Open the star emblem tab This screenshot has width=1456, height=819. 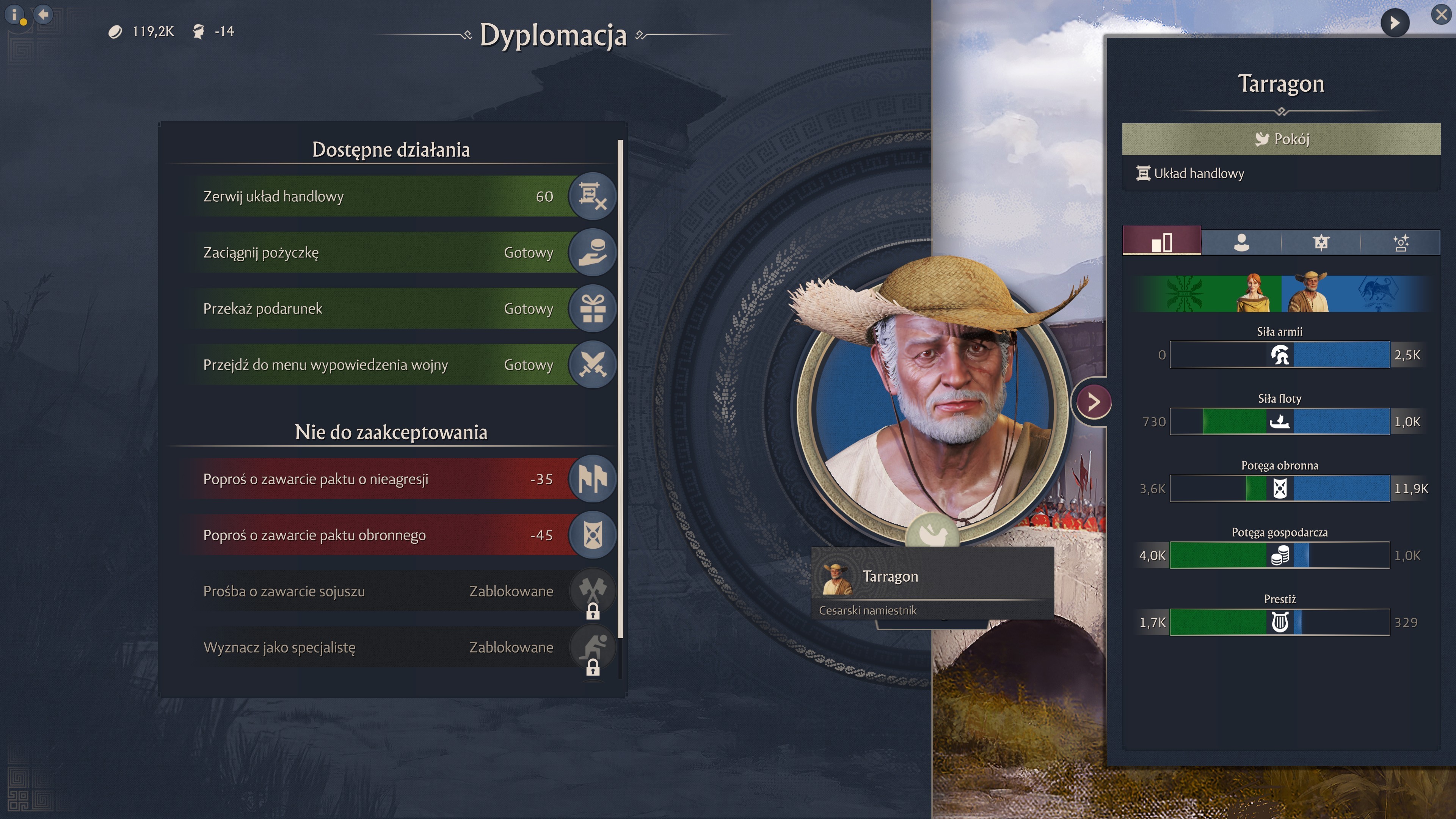point(1321,243)
